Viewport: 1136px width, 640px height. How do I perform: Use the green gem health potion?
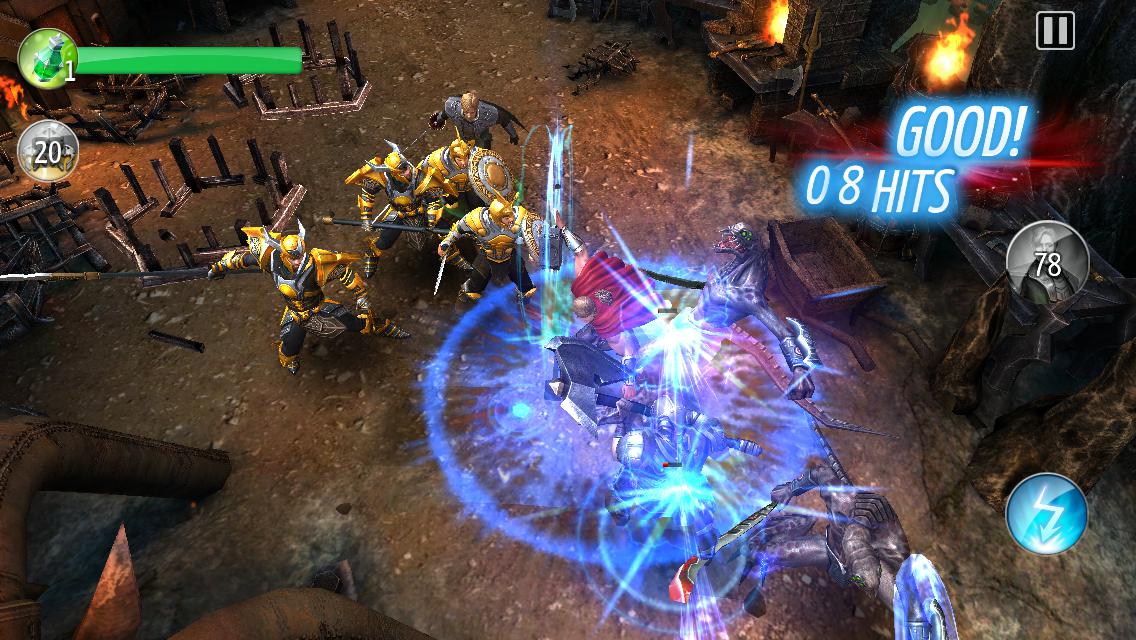tap(46, 59)
